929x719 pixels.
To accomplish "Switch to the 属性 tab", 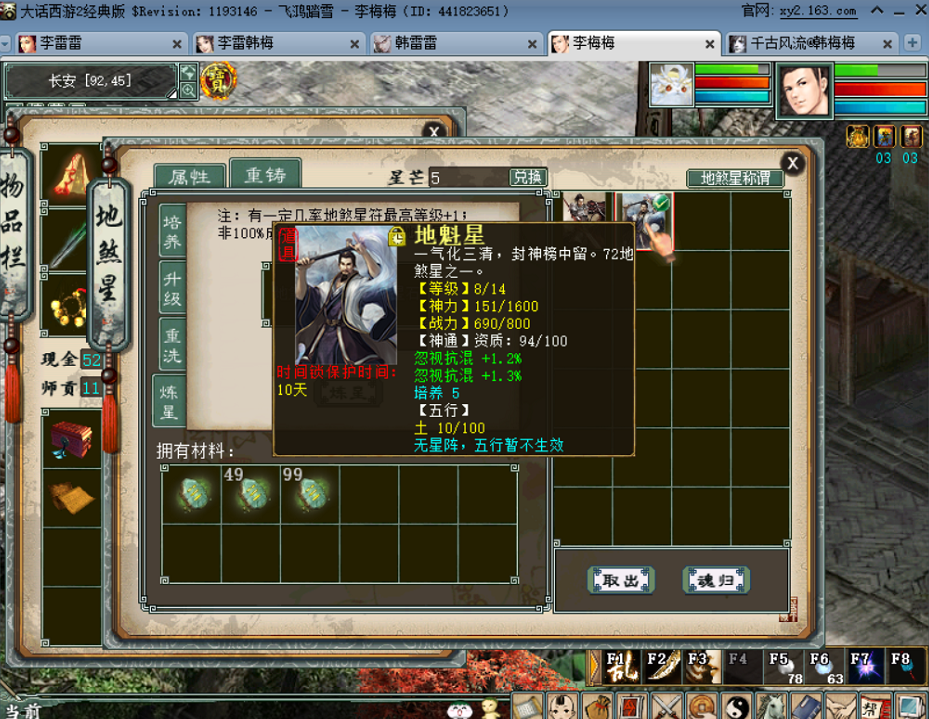I will pos(189,177).
